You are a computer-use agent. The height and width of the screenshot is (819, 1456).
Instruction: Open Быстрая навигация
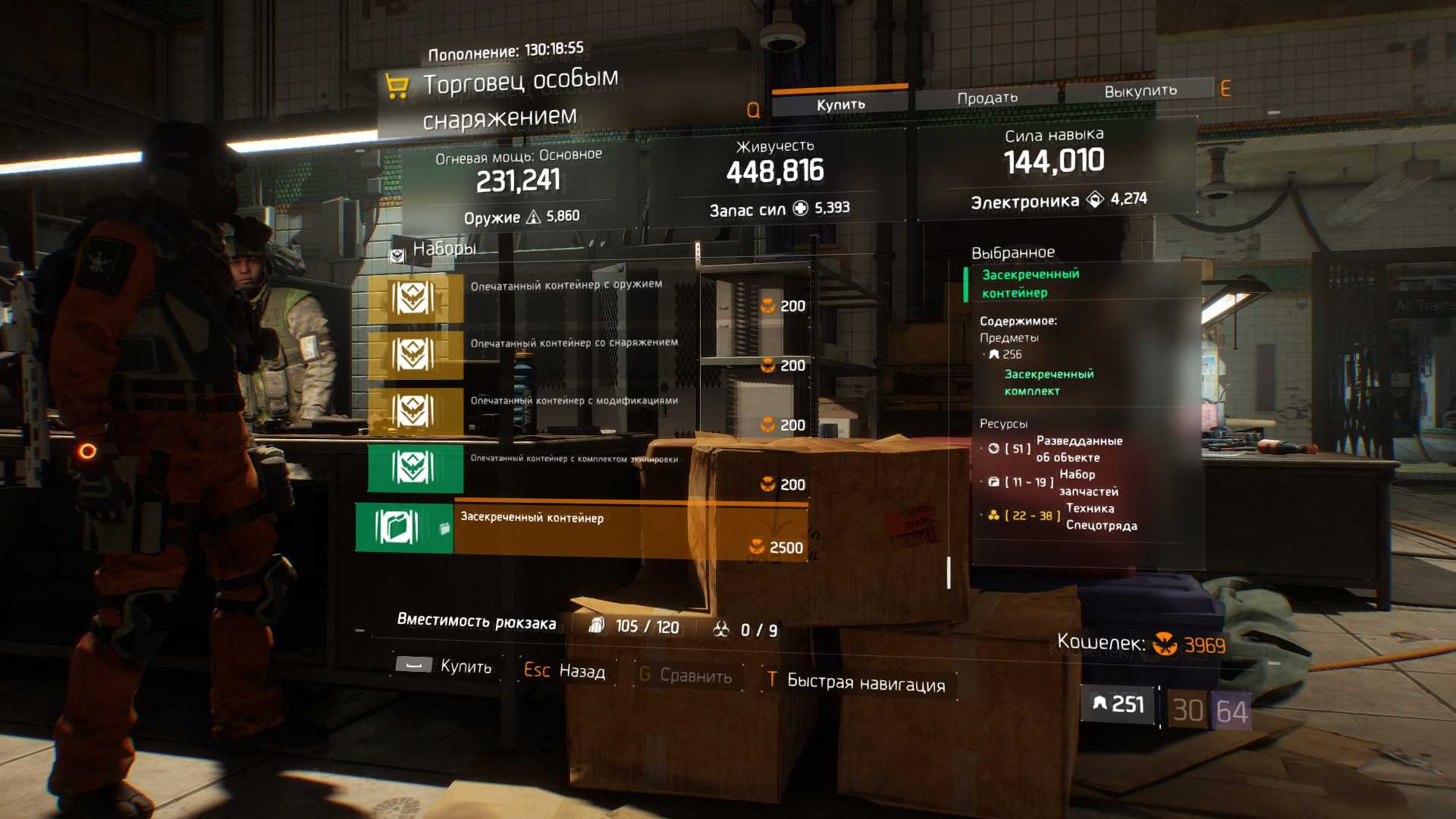click(858, 682)
